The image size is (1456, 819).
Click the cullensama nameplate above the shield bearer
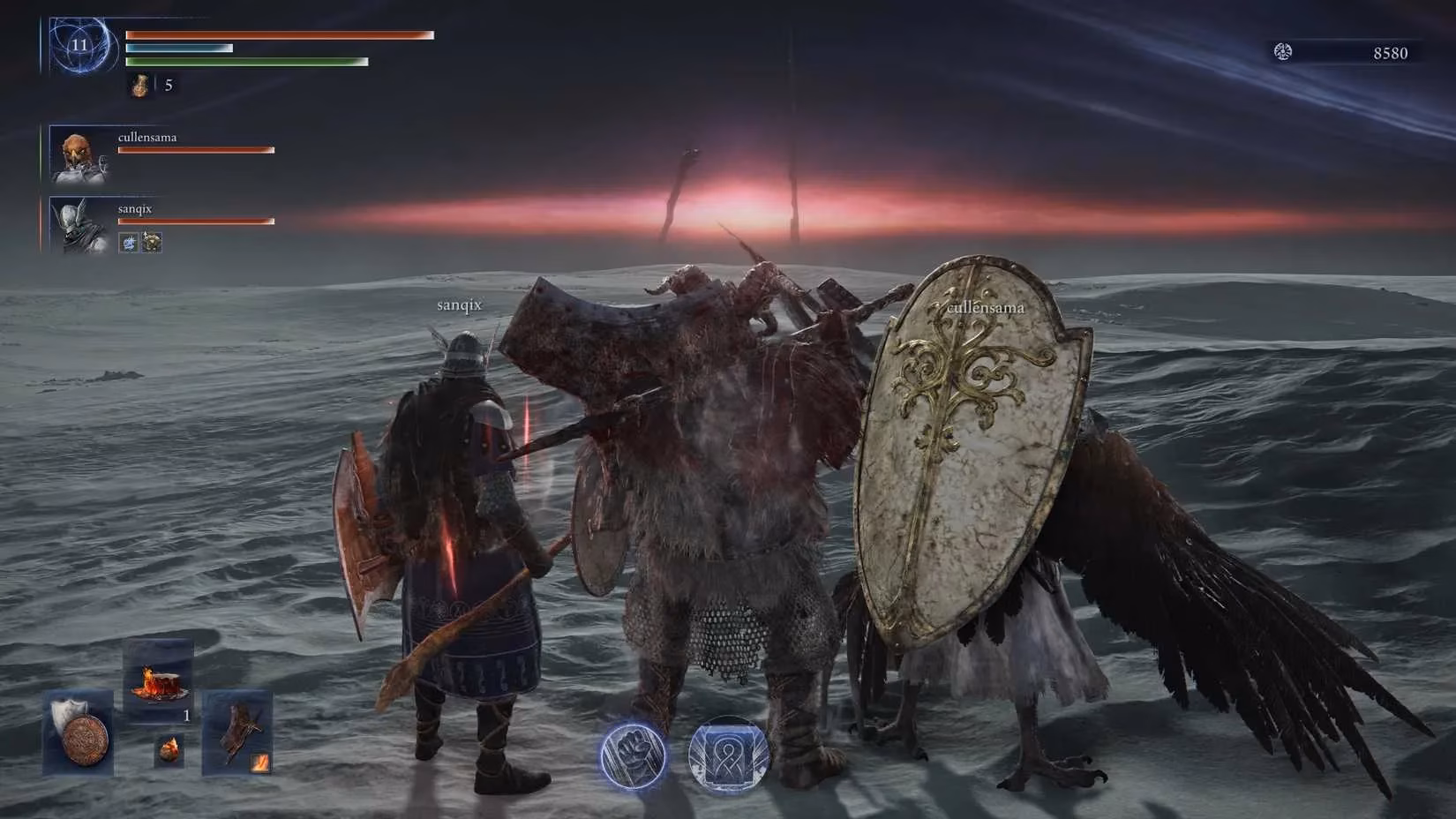click(x=985, y=308)
